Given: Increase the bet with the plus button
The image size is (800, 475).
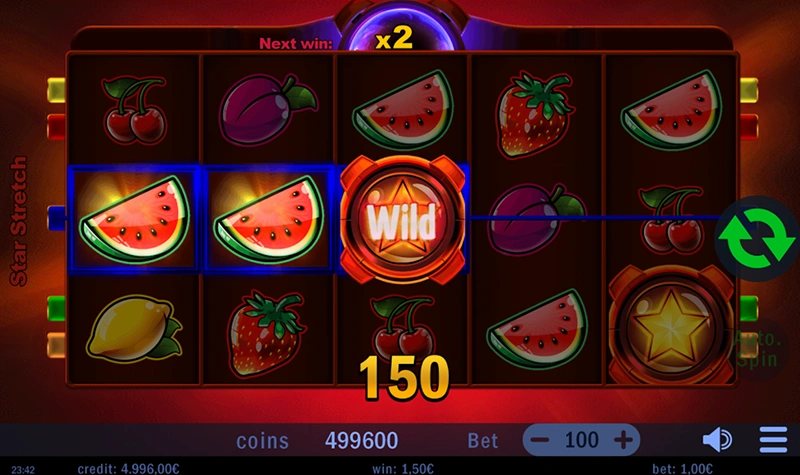Looking at the screenshot, I should tap(624, 439).
